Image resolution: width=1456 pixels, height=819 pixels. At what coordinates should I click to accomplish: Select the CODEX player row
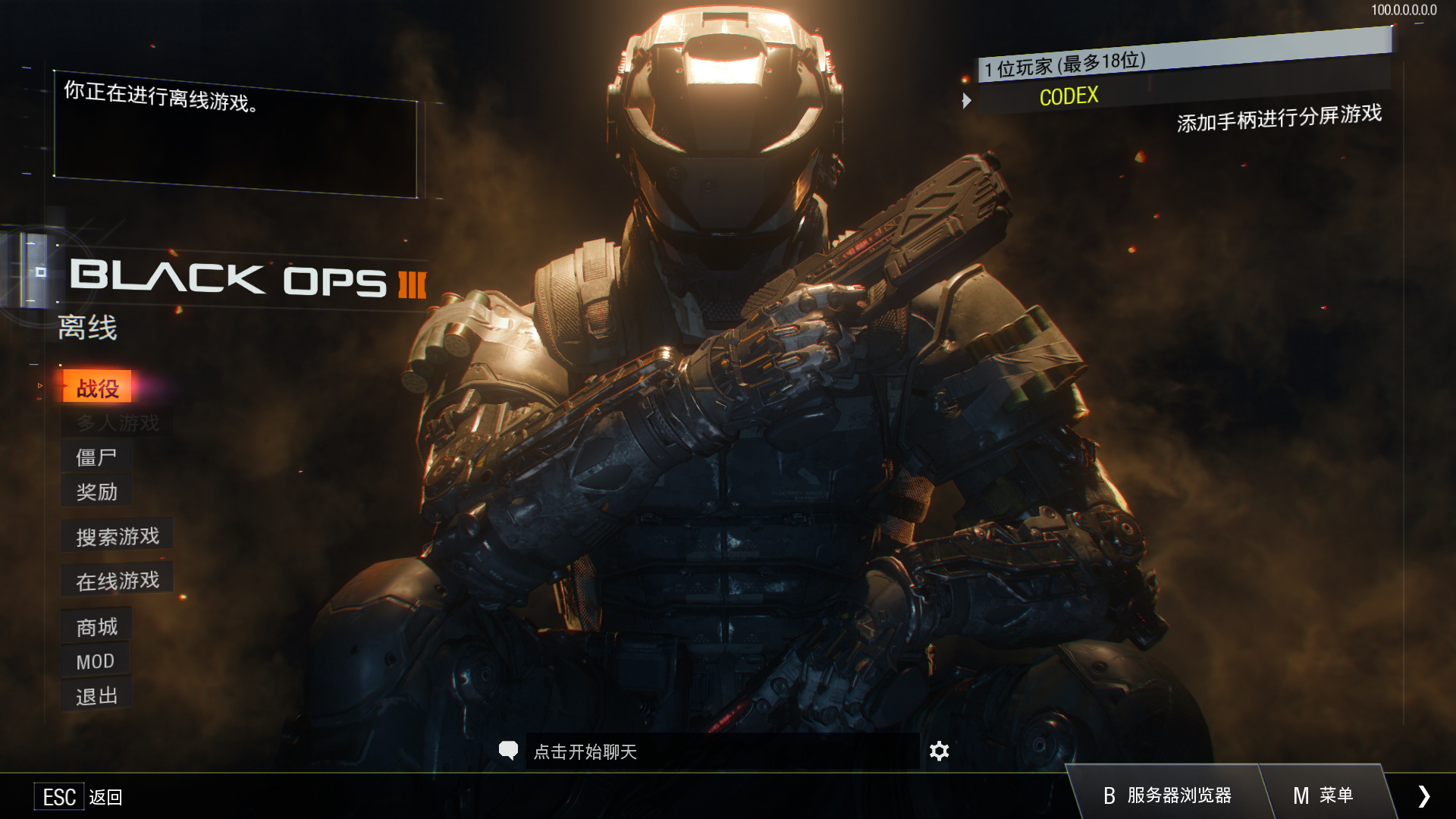[1069, 96]
